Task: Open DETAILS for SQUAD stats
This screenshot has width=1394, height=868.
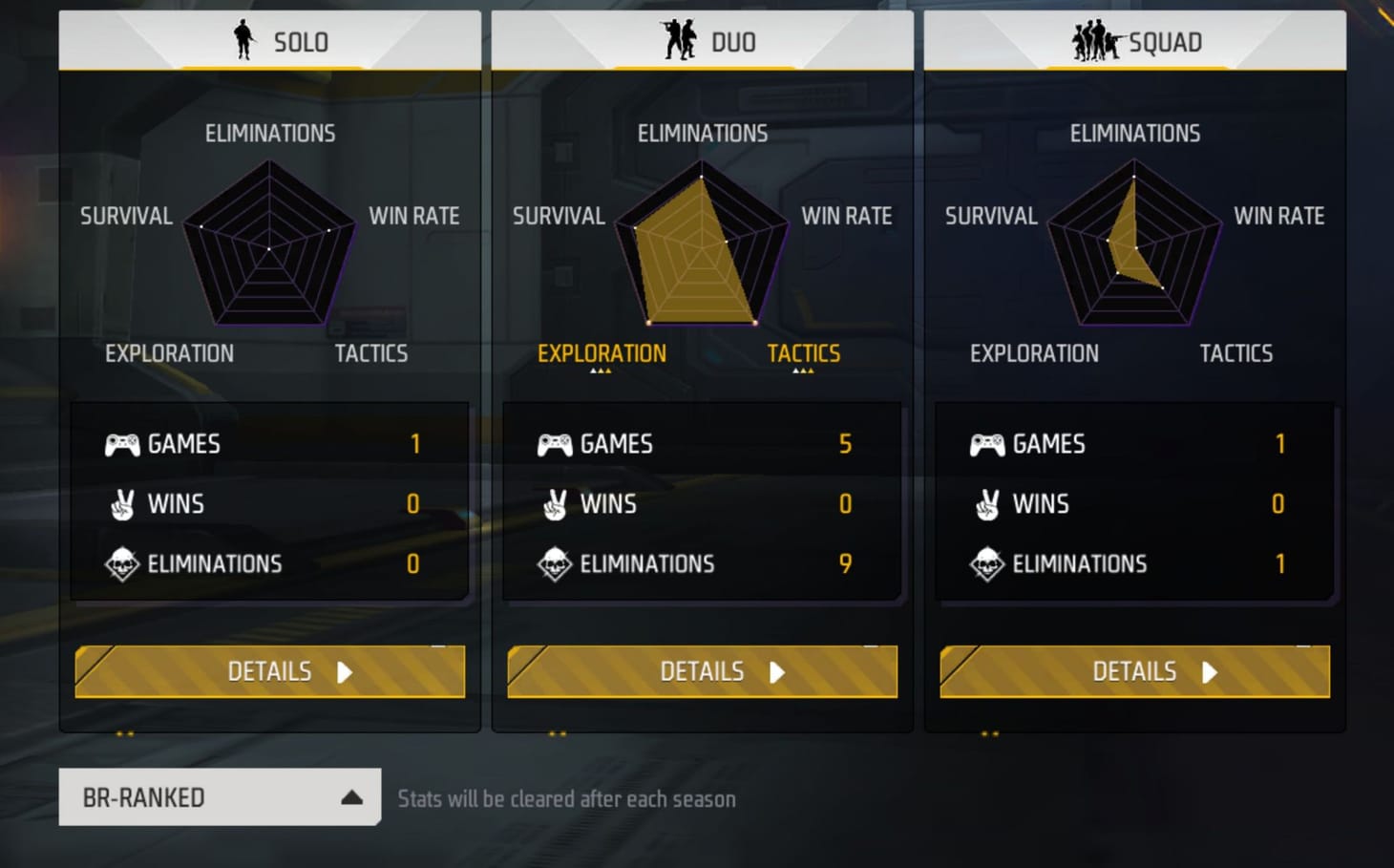Action: tap(1134, 671)
